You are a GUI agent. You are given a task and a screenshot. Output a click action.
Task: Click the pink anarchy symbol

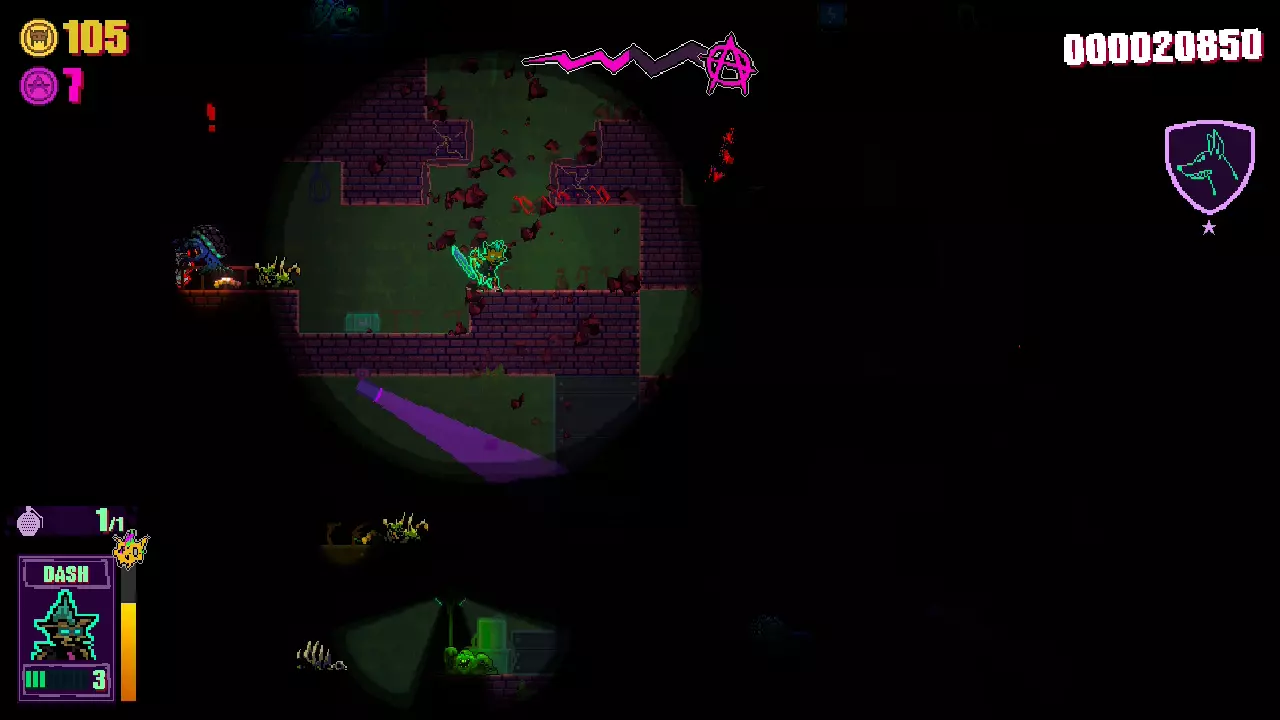point(729,64)
